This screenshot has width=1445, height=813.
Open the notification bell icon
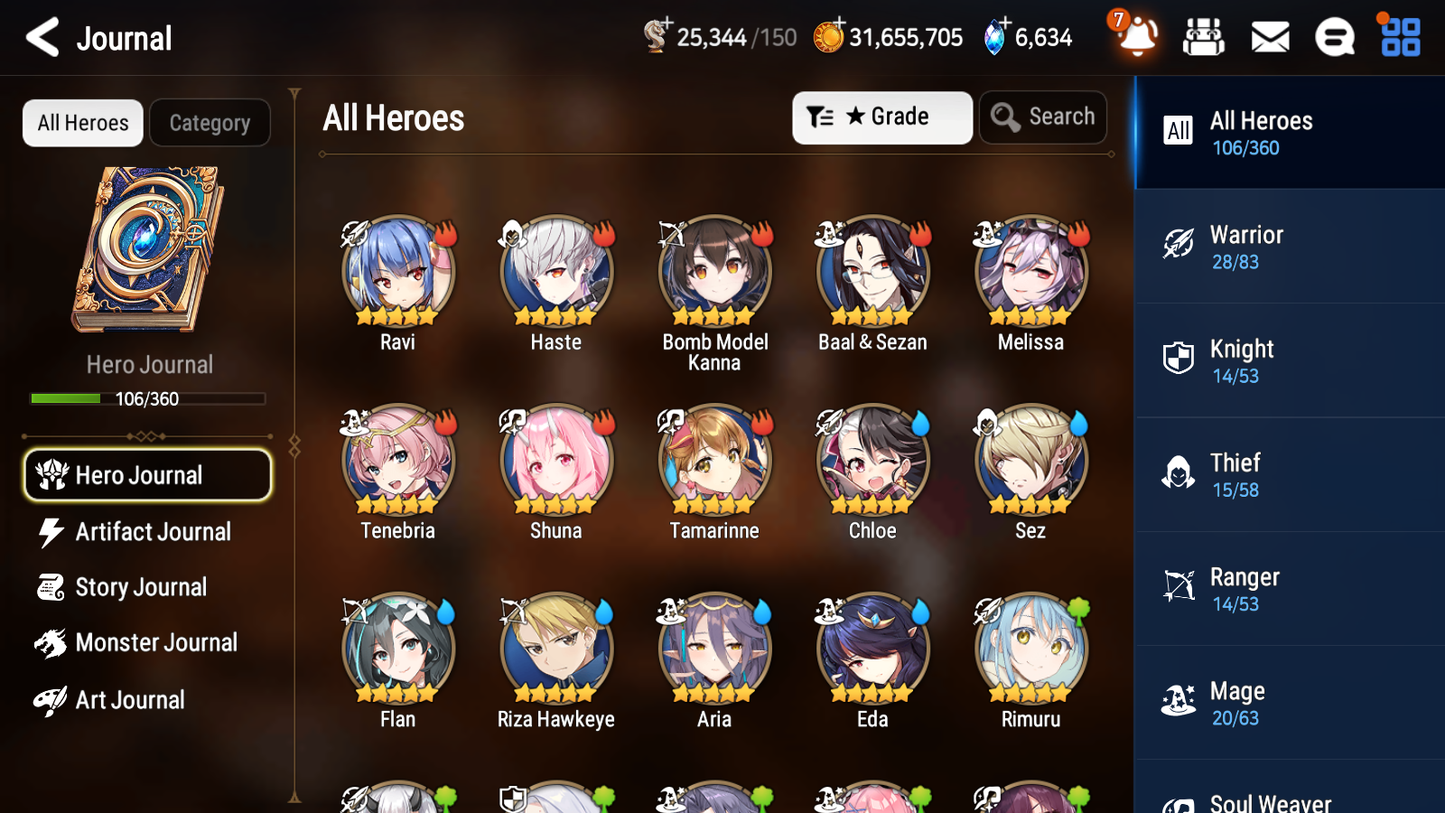[x=1135, y=37]
